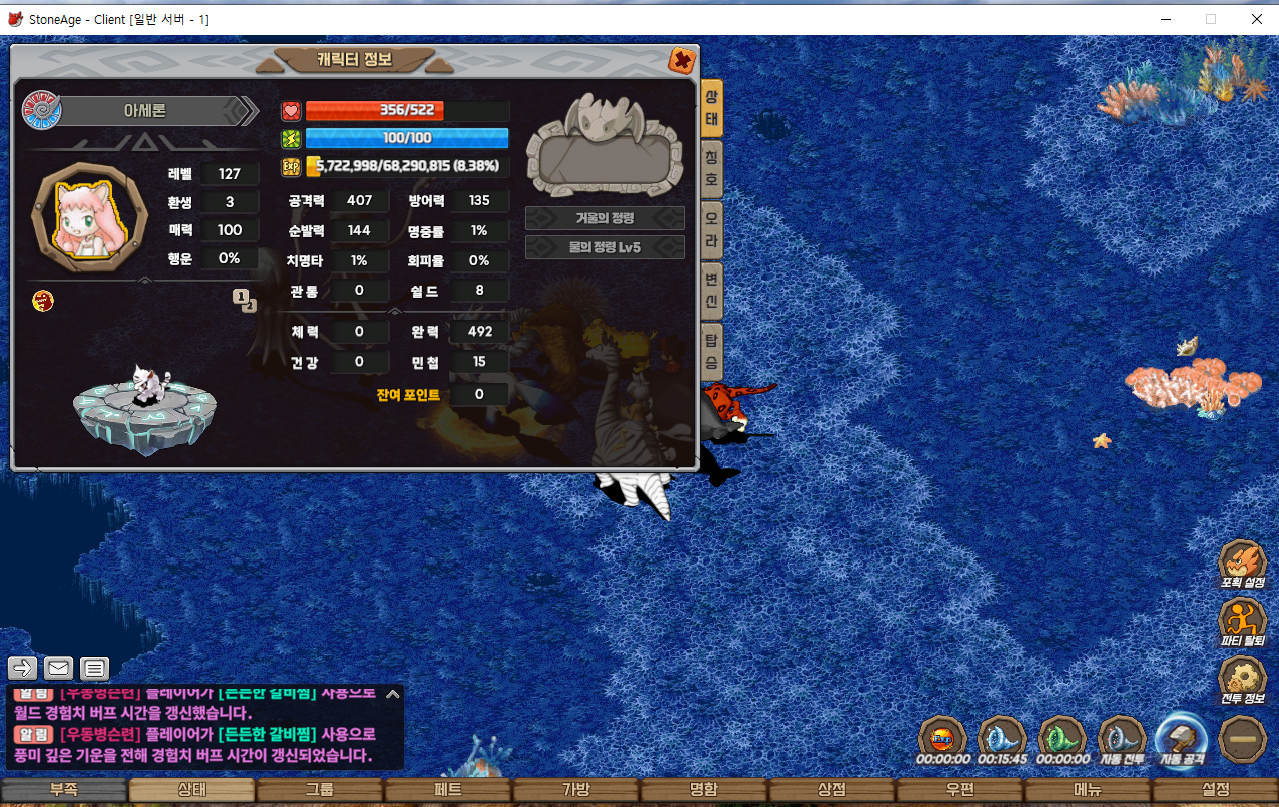Image resolution: width=1279 pixels, height=807 pixels.
Task: Select the 변신 (transform) side tab
Action: 711,291
